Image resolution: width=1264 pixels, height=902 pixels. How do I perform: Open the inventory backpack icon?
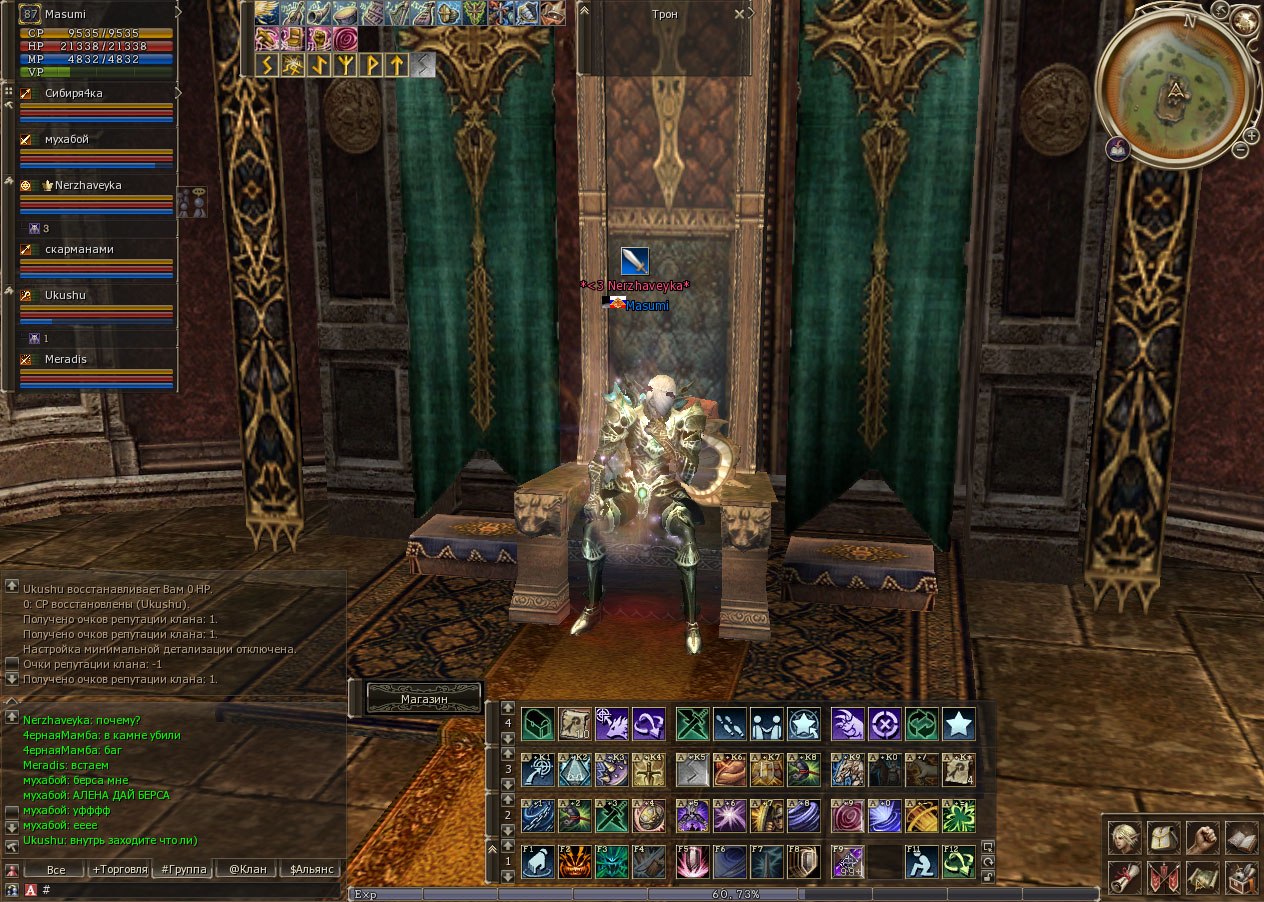click(x=1163, y=838)
